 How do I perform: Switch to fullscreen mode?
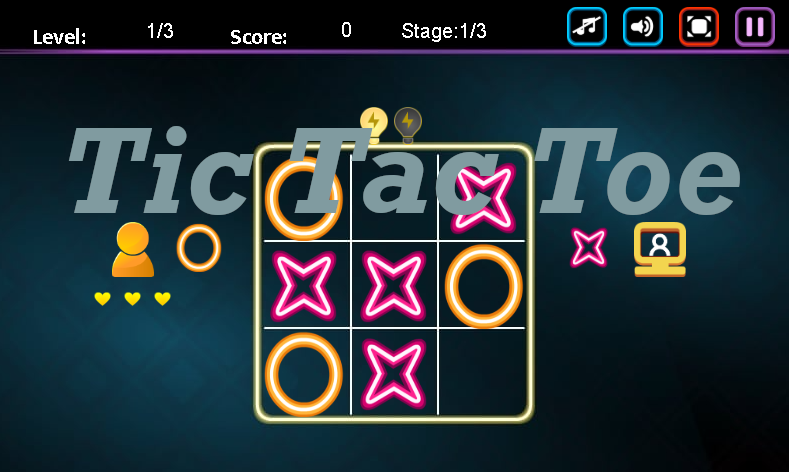(699, 27)
